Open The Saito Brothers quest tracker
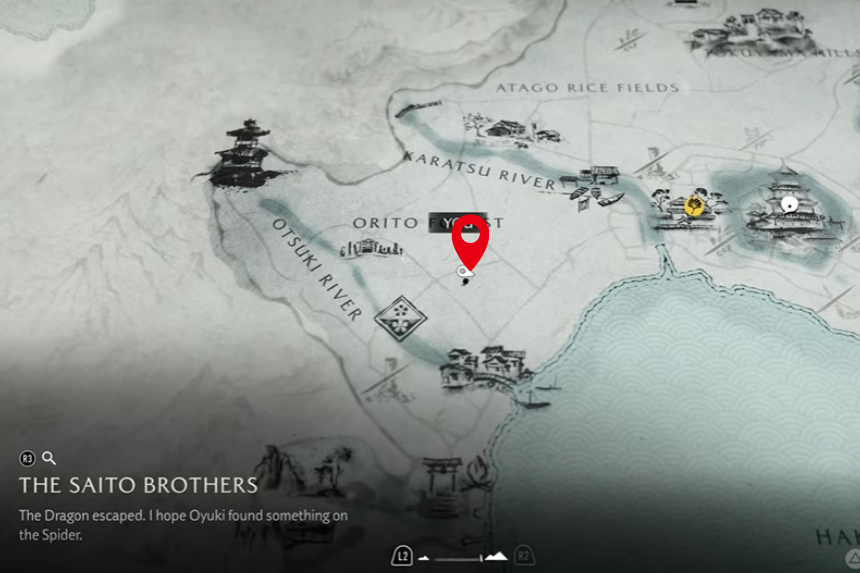This screenshot has width=860, height=573. coord(138,485)
